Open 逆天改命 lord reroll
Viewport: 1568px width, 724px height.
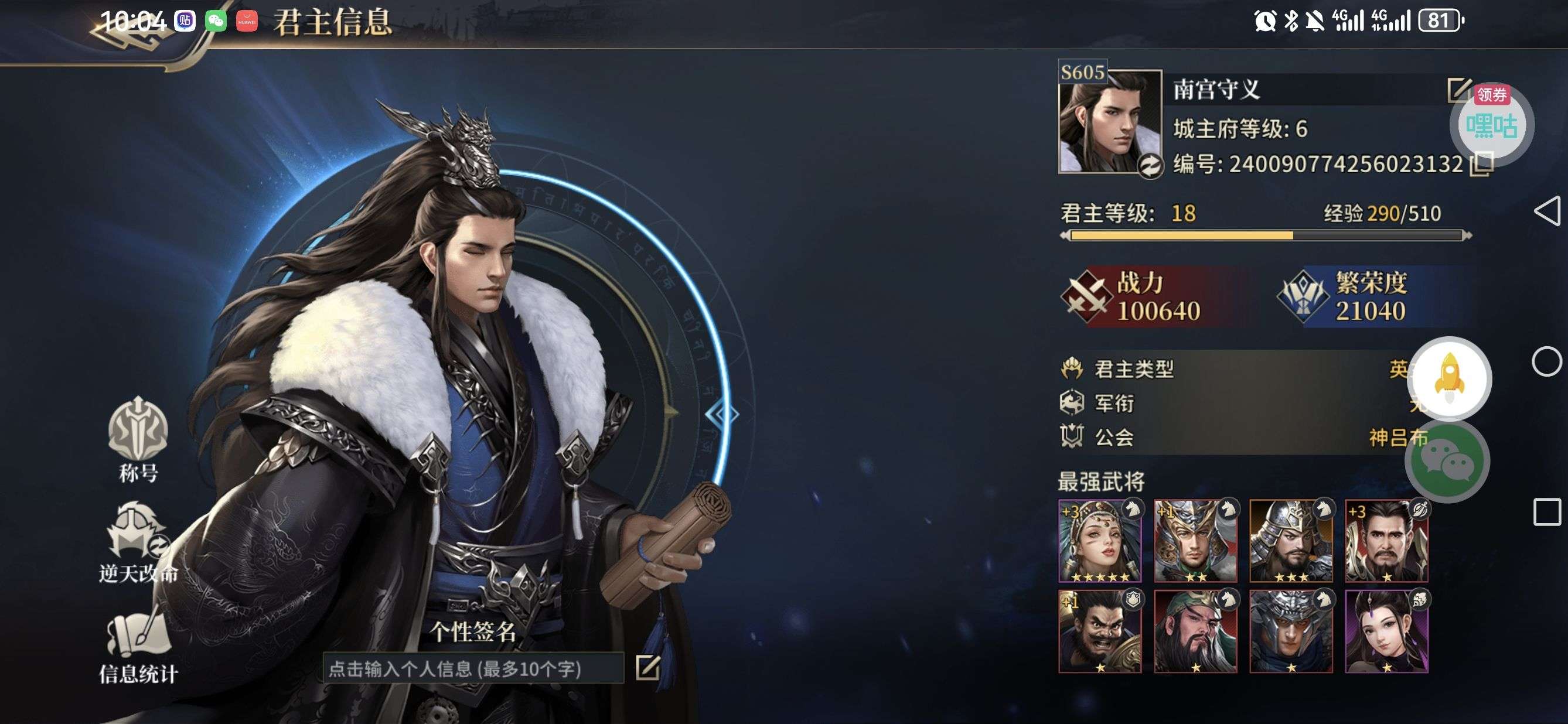(138, 541)
